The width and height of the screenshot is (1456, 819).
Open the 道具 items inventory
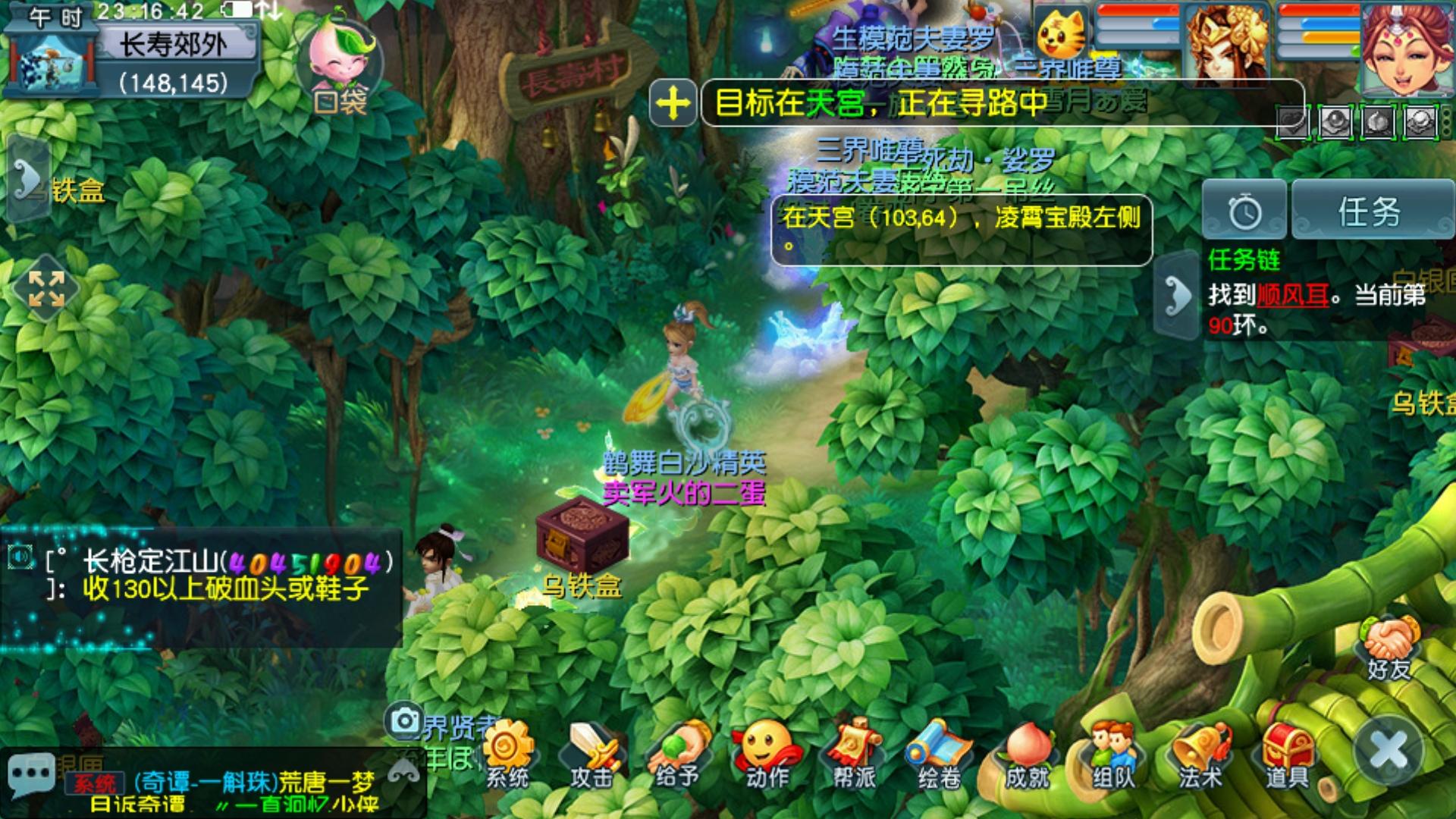tap(1287, 754)
